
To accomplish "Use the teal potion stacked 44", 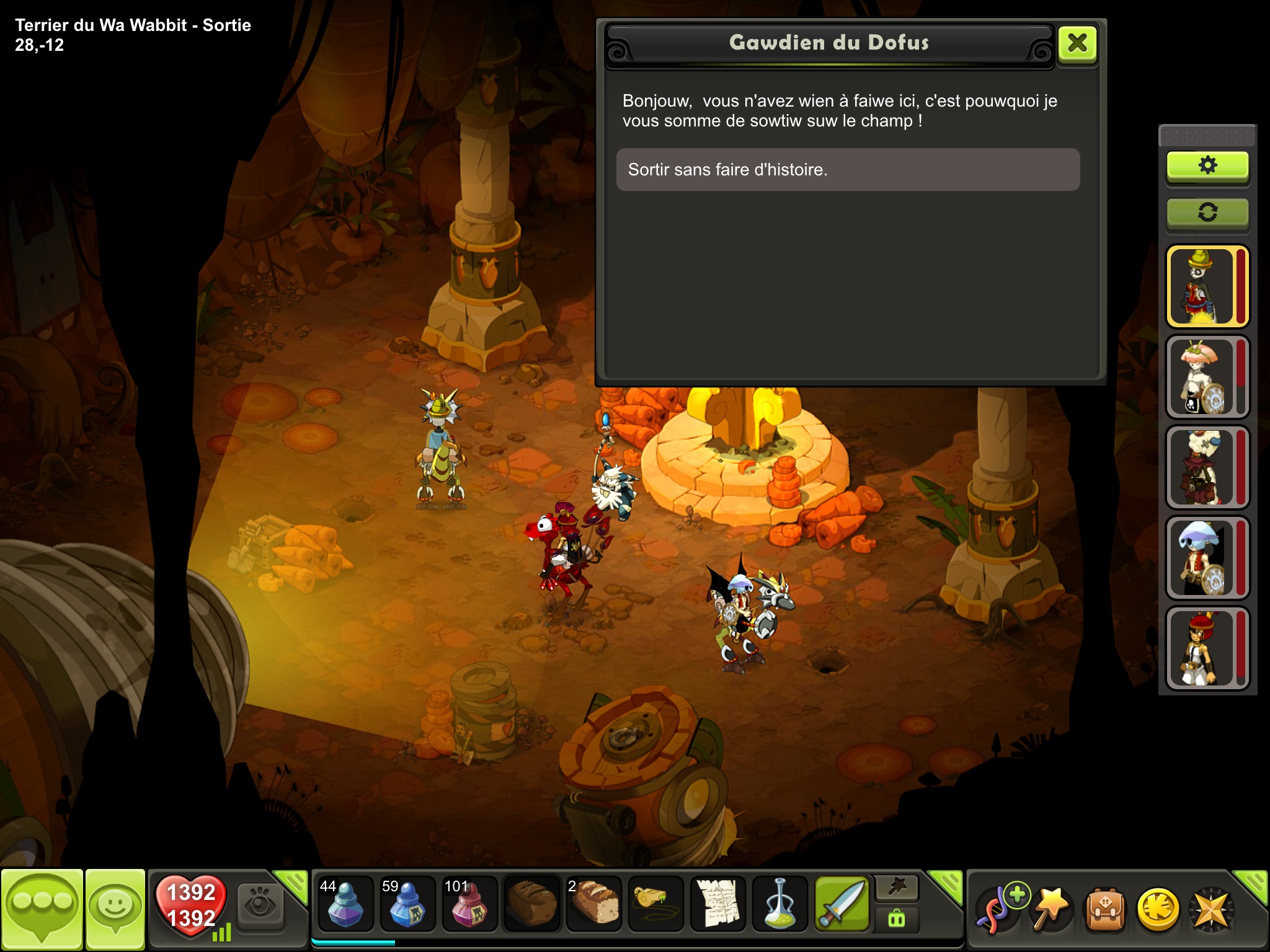I will (345, 905).
